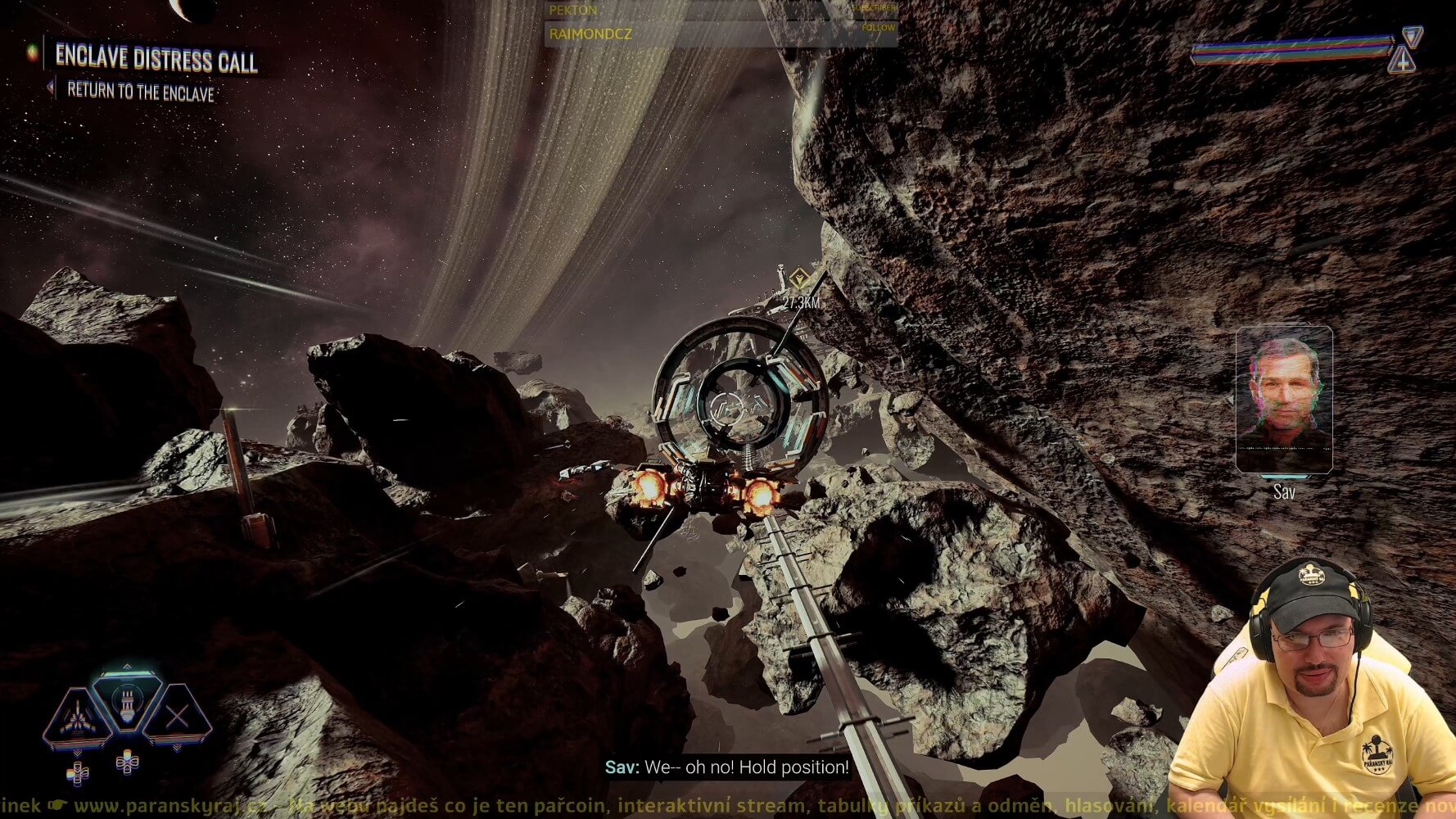
Task: Select the Enclave Distress Call objective tracker
Action: [x=156, y=60]
